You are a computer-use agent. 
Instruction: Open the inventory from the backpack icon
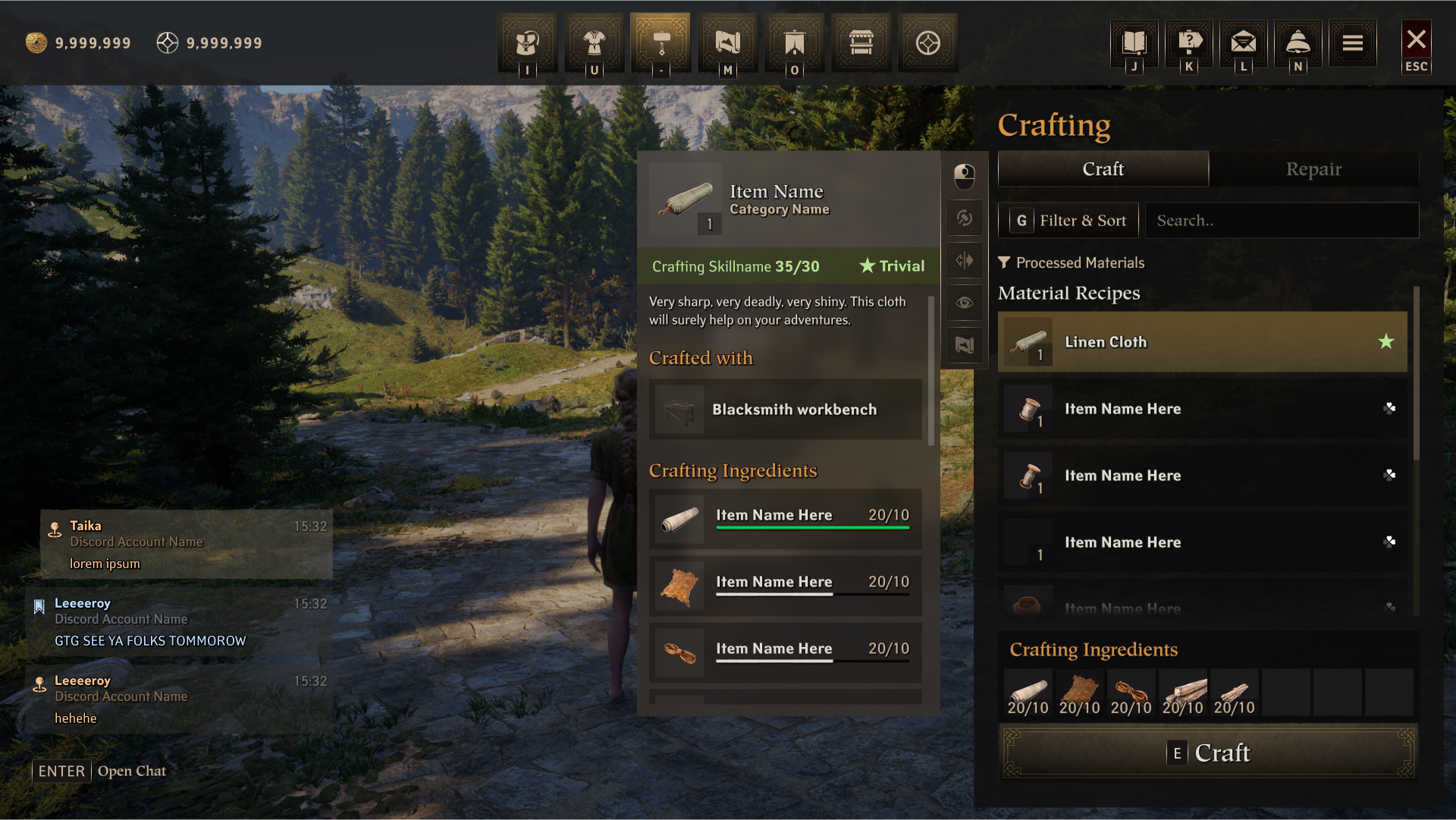(527, 42)
